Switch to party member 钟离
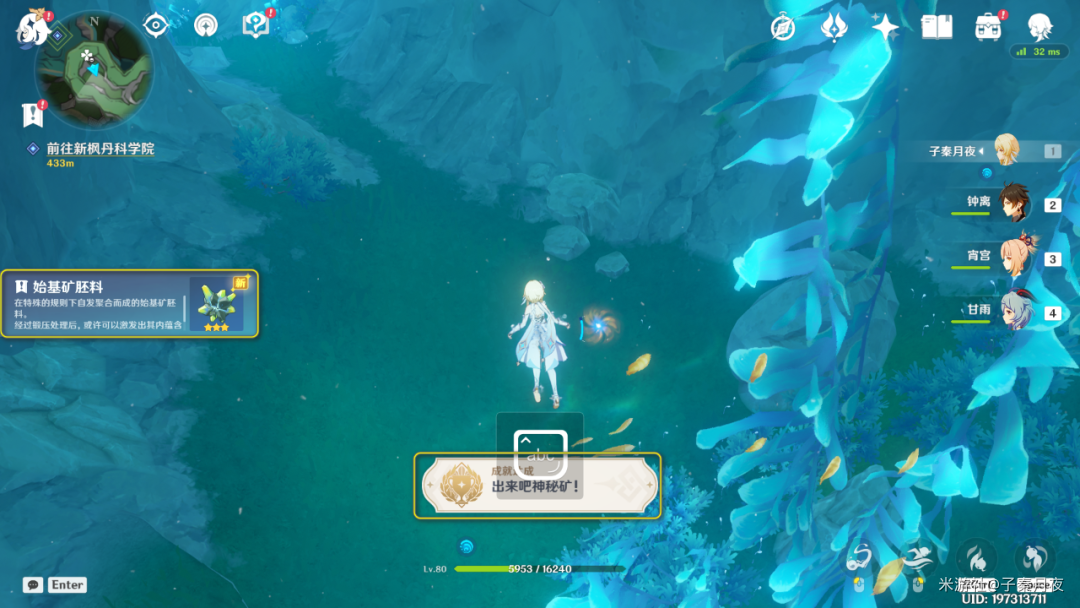 point(1013,204)
